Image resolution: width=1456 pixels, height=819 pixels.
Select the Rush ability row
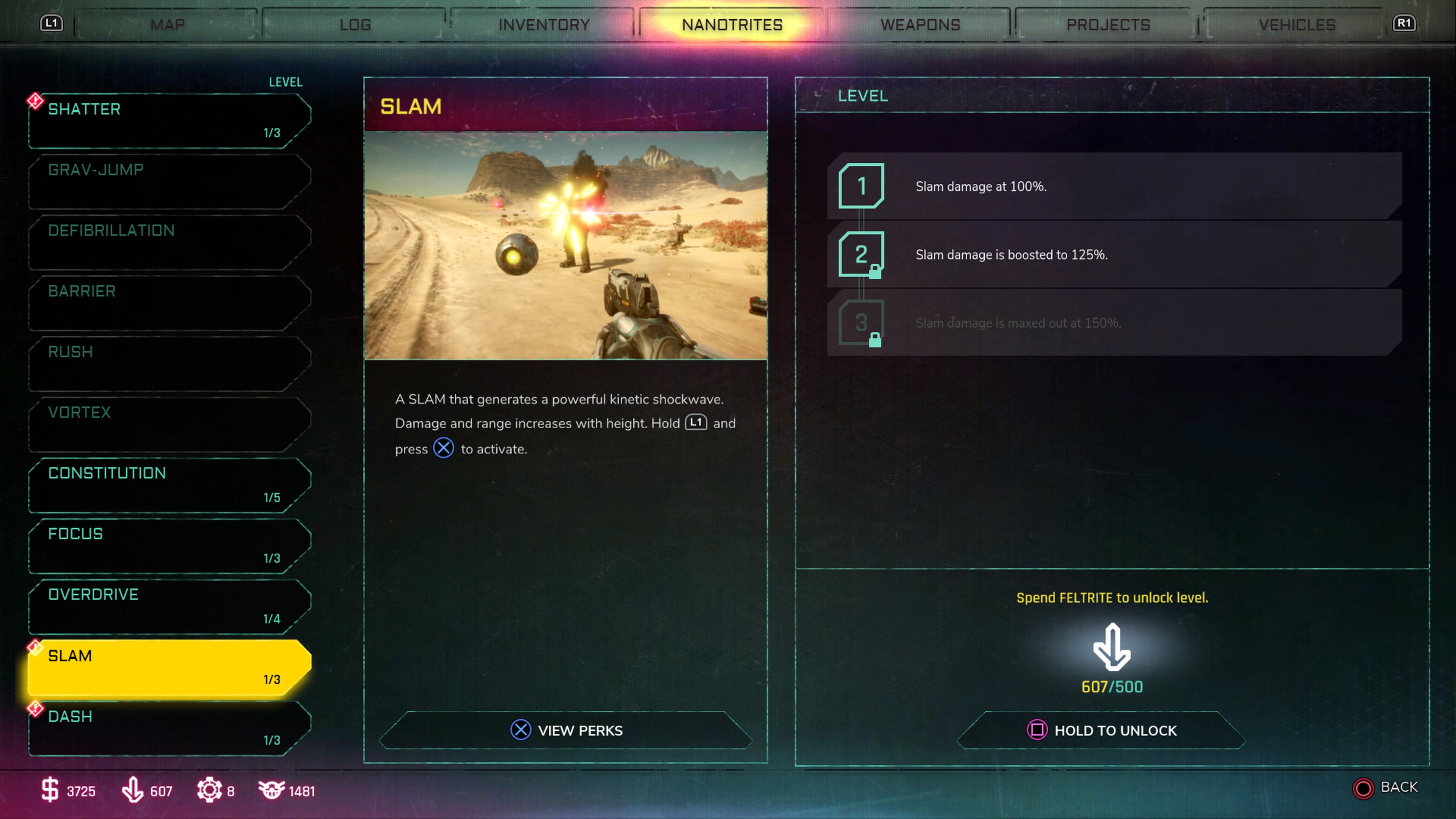click(x=169, y=363)
